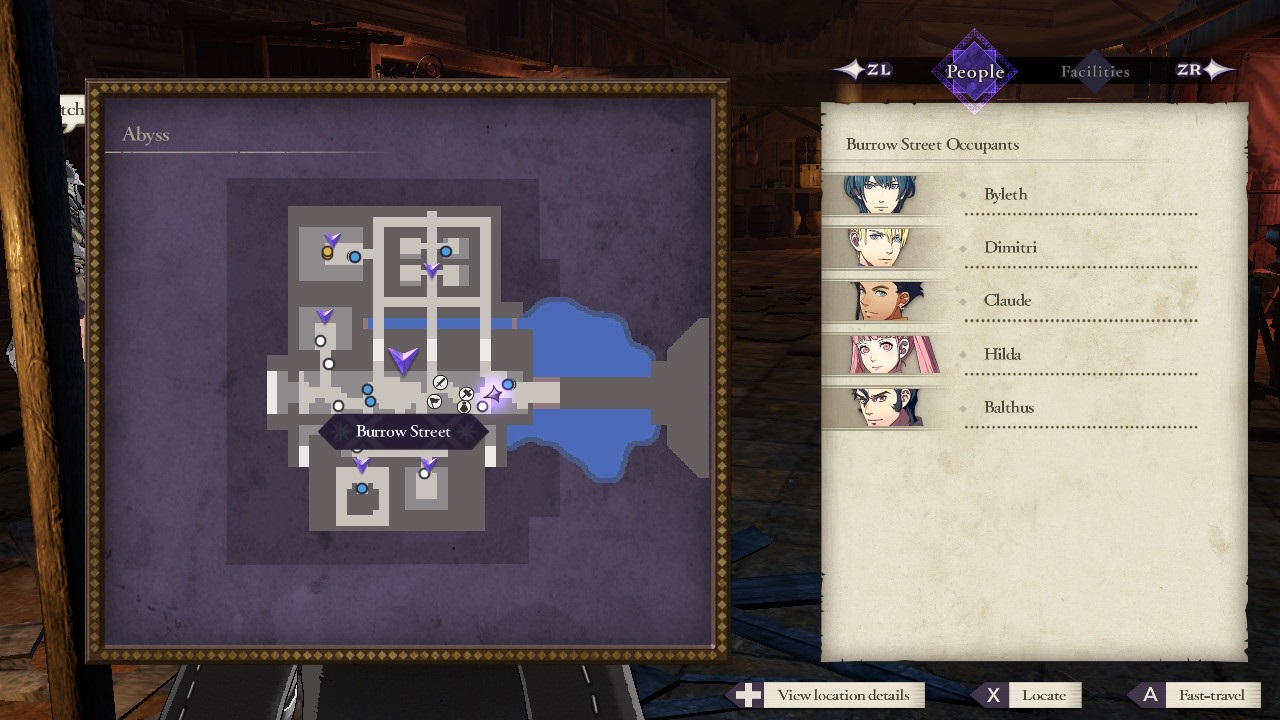Select the sword weapon shop icon on the map
Viewport: 1280px width, 720px height.
(x=440, y=382)
